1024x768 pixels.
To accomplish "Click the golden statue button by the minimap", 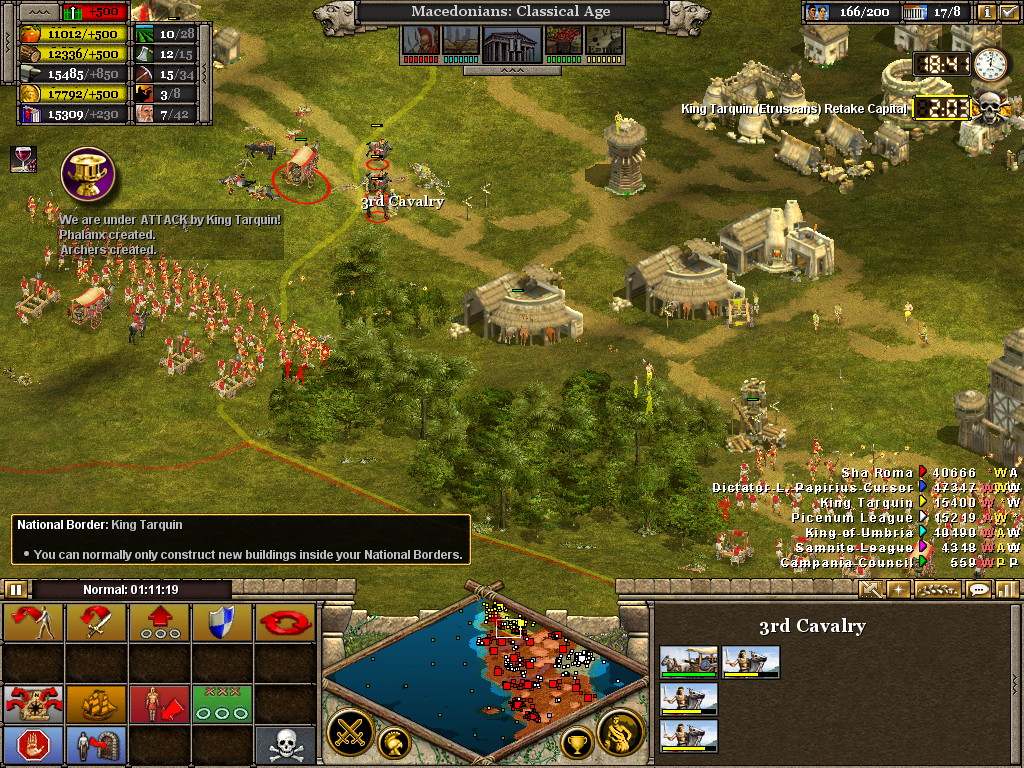I will pyautogui.click(x=619, y=732).
